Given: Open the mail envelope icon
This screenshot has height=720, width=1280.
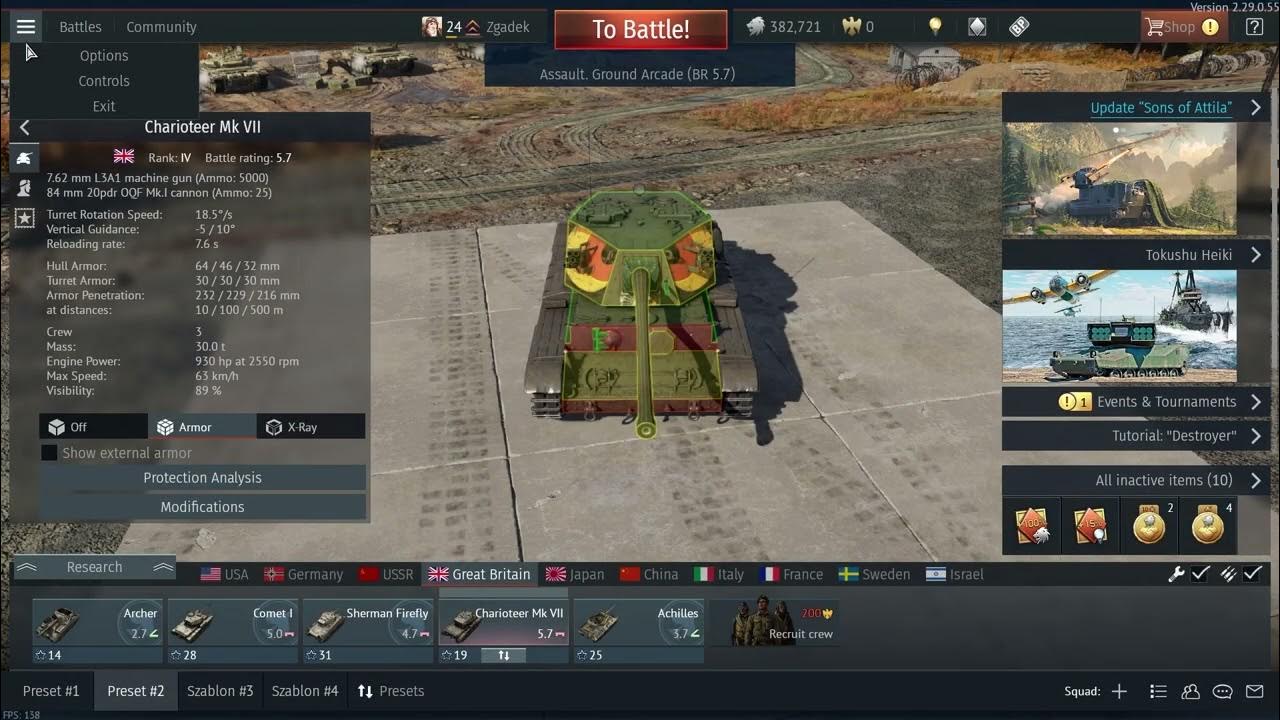Looking at the screenshot, I should [x=1254, y=691].
